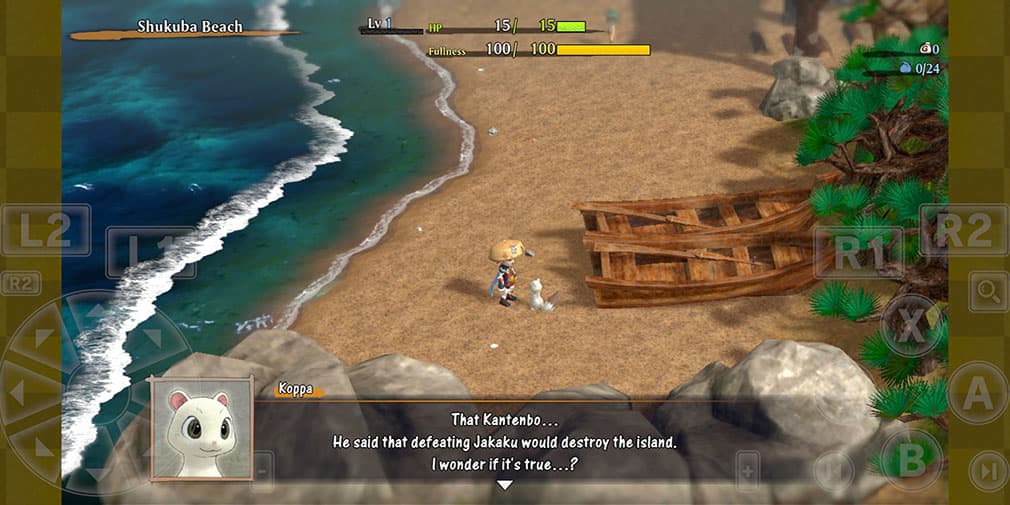Open the magnifying glass tool
Screen dimensions: 1010x505
coord(988,292)
